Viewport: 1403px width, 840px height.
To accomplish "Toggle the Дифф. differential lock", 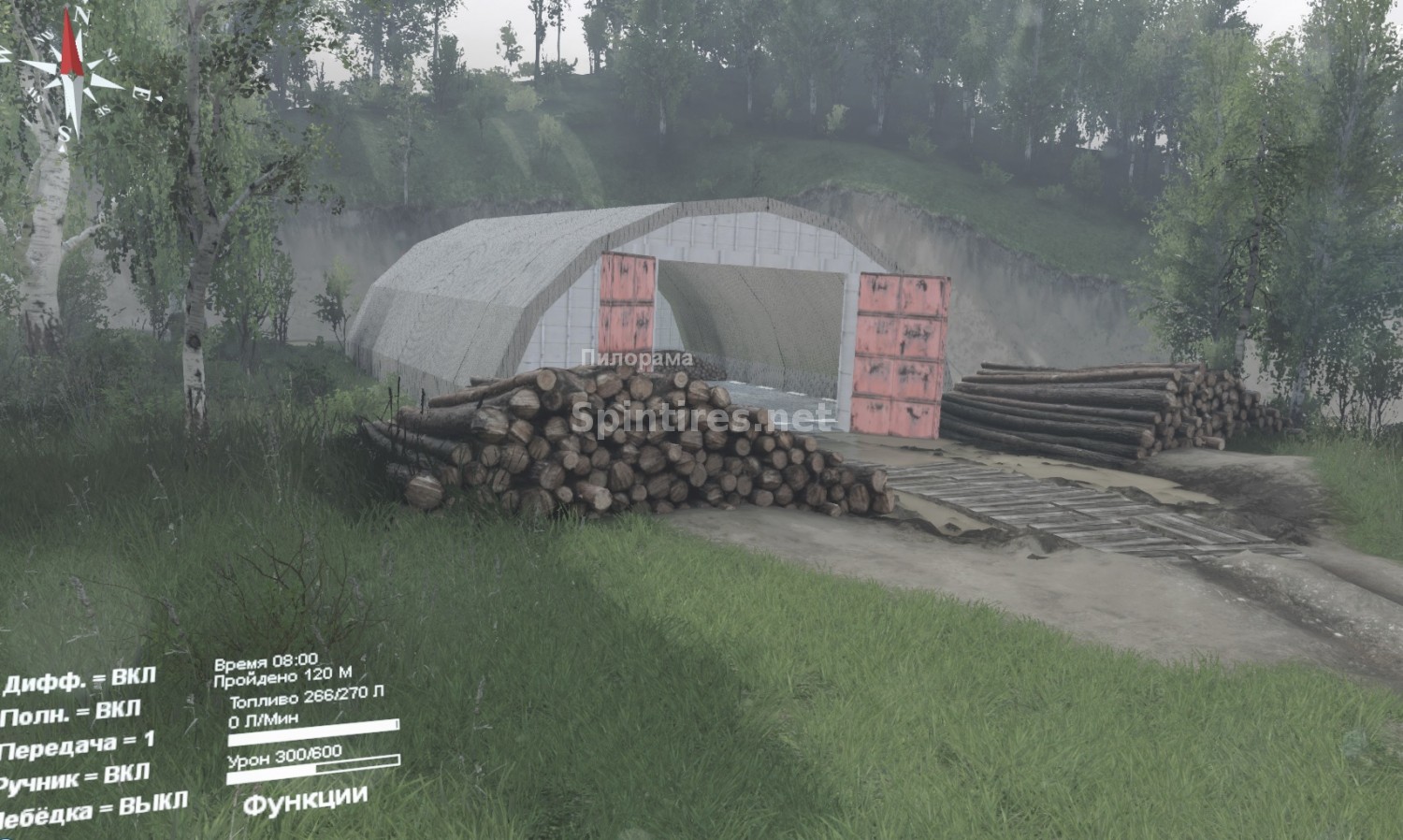I will pyautogui.click(x=80, y=680).
